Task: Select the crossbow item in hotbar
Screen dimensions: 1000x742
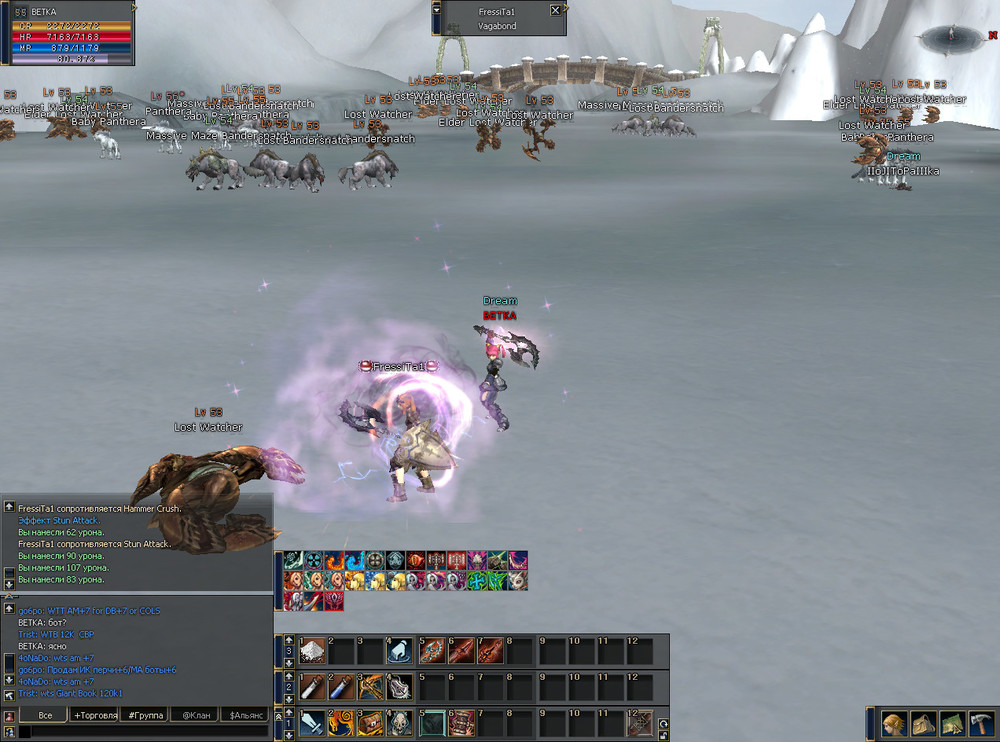Action: tap(371, 685)
